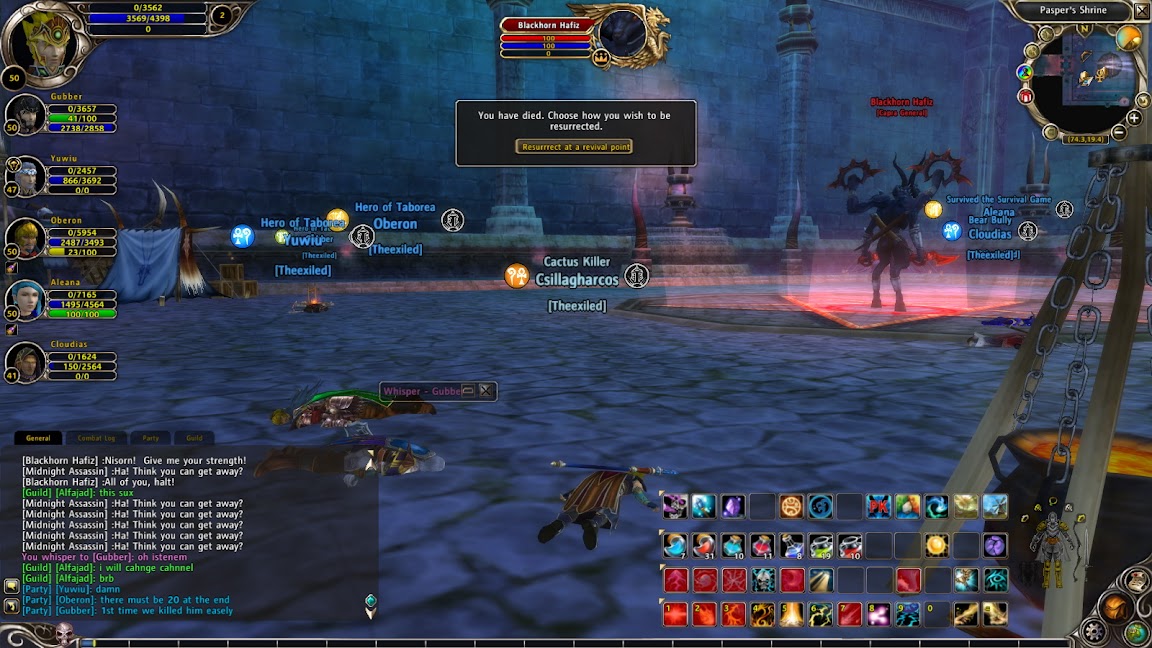Switch to the Combat Log chat tab
The width and height of the screenshot is (1152, 648).
[97, 438]
